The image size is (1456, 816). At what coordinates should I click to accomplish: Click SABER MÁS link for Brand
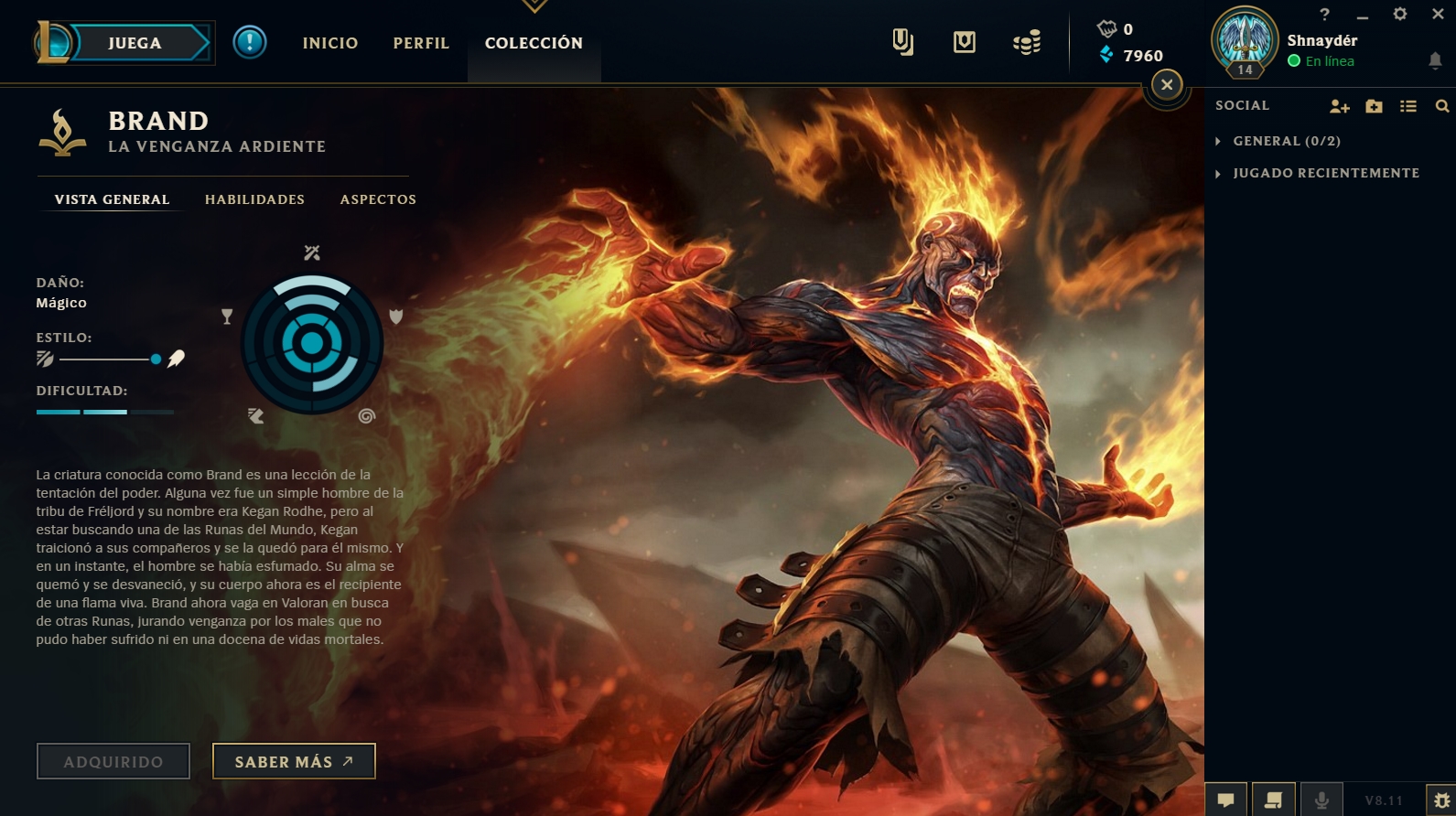tap(293, 760)
